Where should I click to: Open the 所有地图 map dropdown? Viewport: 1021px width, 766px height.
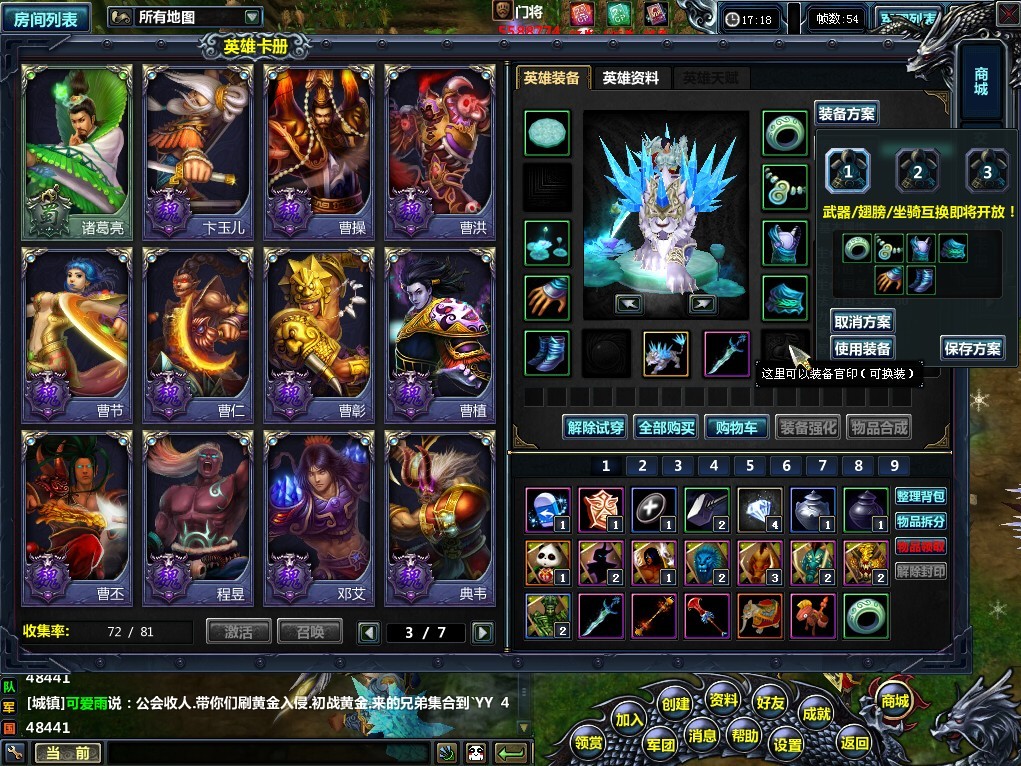[184, 17]
